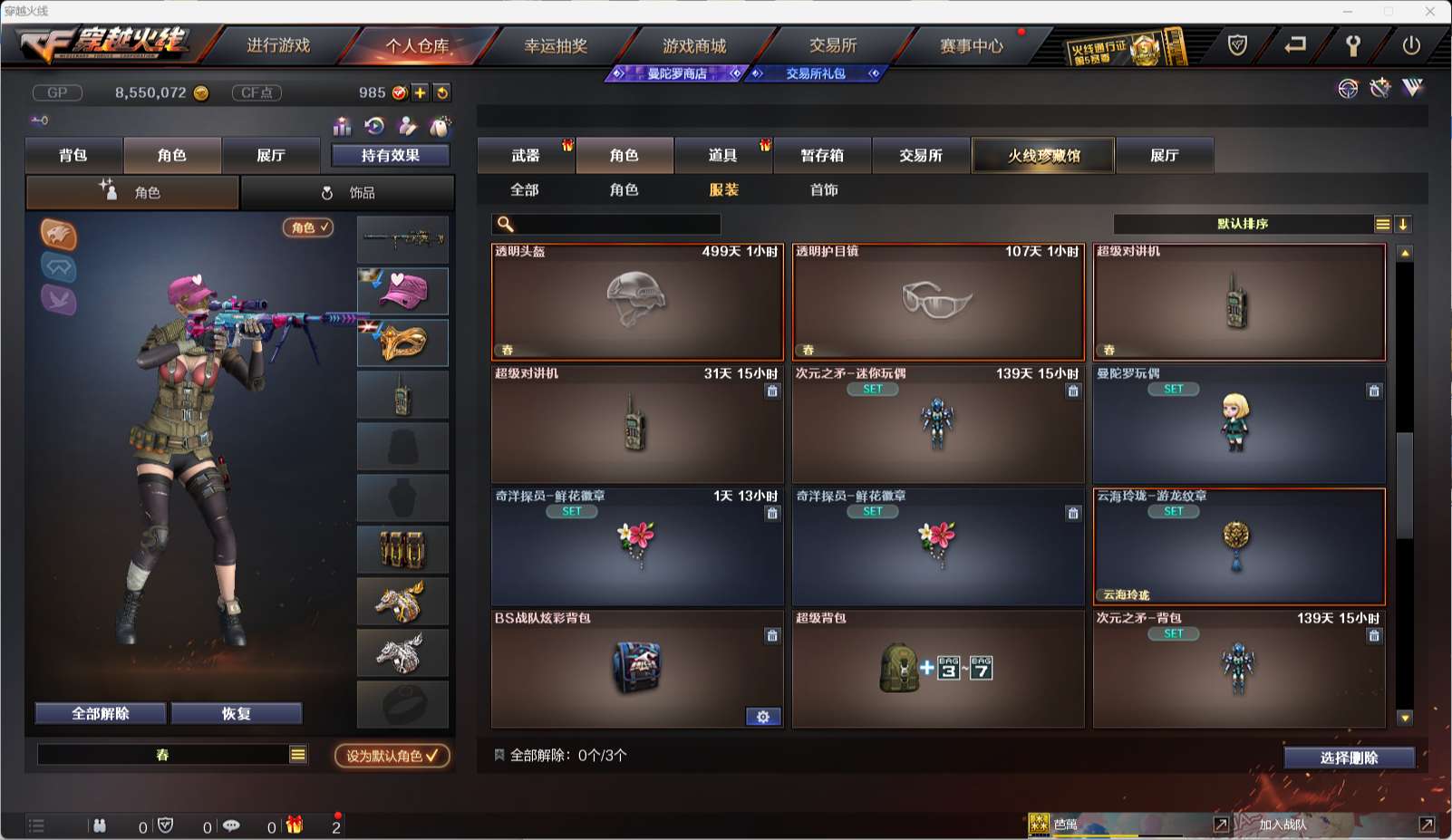This screenshot has width=1452, height=840.
Task: Open the mouse control settings icon
Action: coord(441,126)
